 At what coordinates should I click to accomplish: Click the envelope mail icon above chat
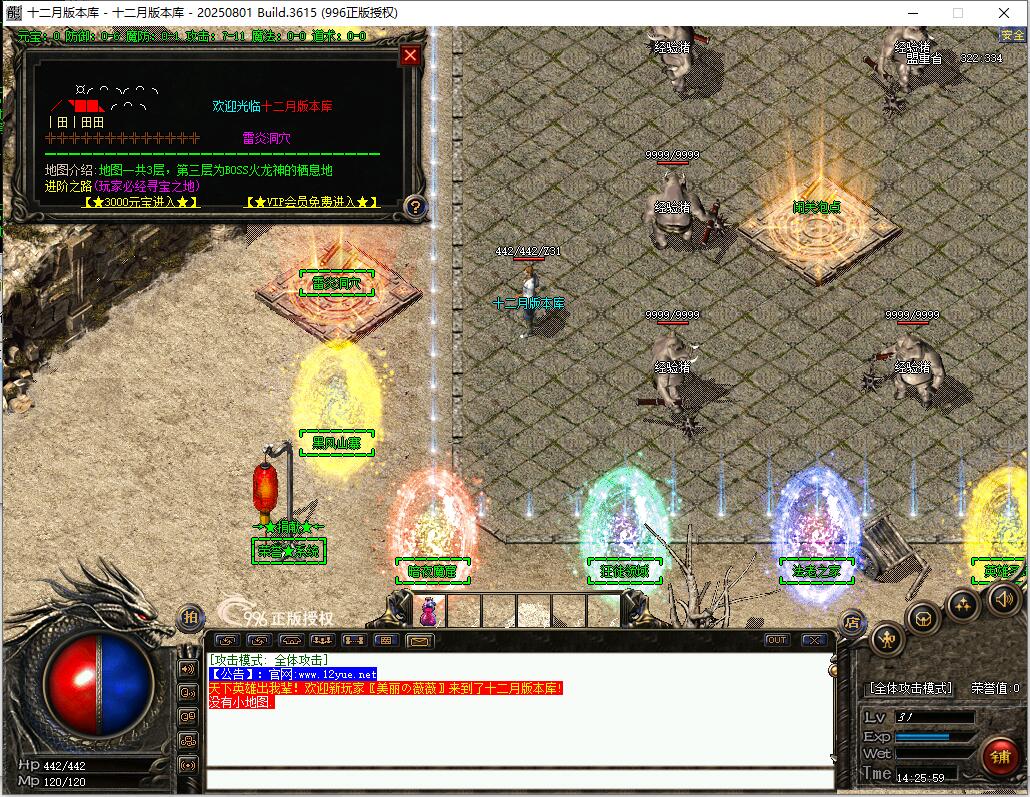tap(419, 640)
